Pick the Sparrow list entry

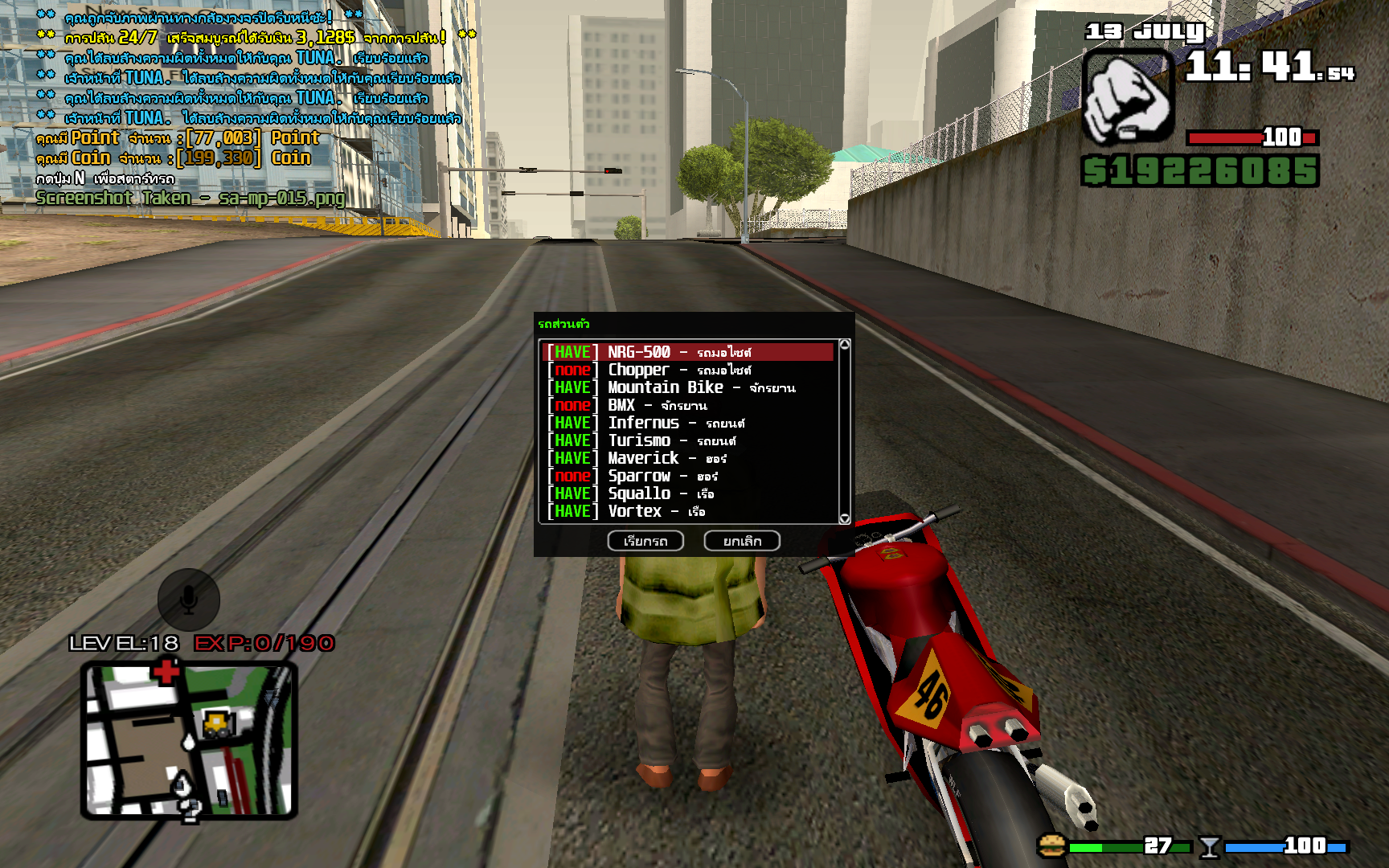click(x=688, y=476)
